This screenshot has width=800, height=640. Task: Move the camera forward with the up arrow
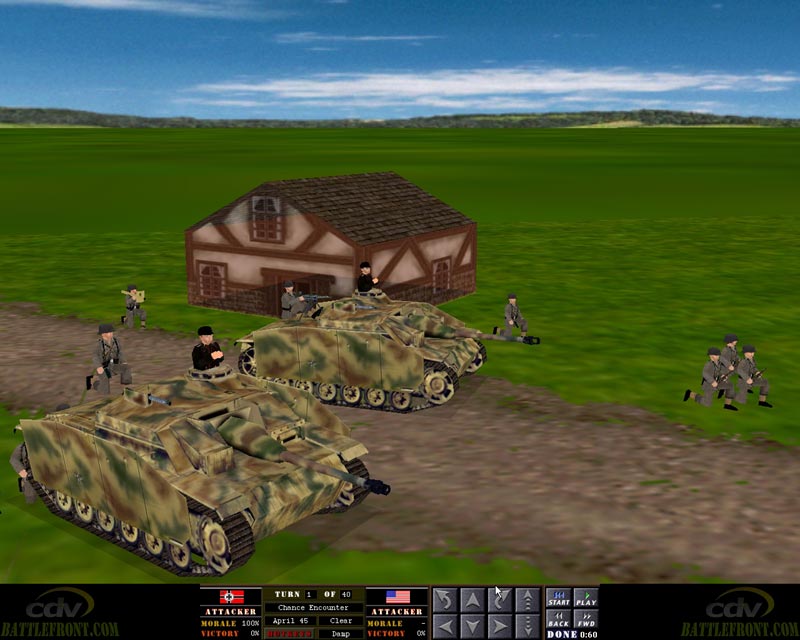click(x=472, y=600)
